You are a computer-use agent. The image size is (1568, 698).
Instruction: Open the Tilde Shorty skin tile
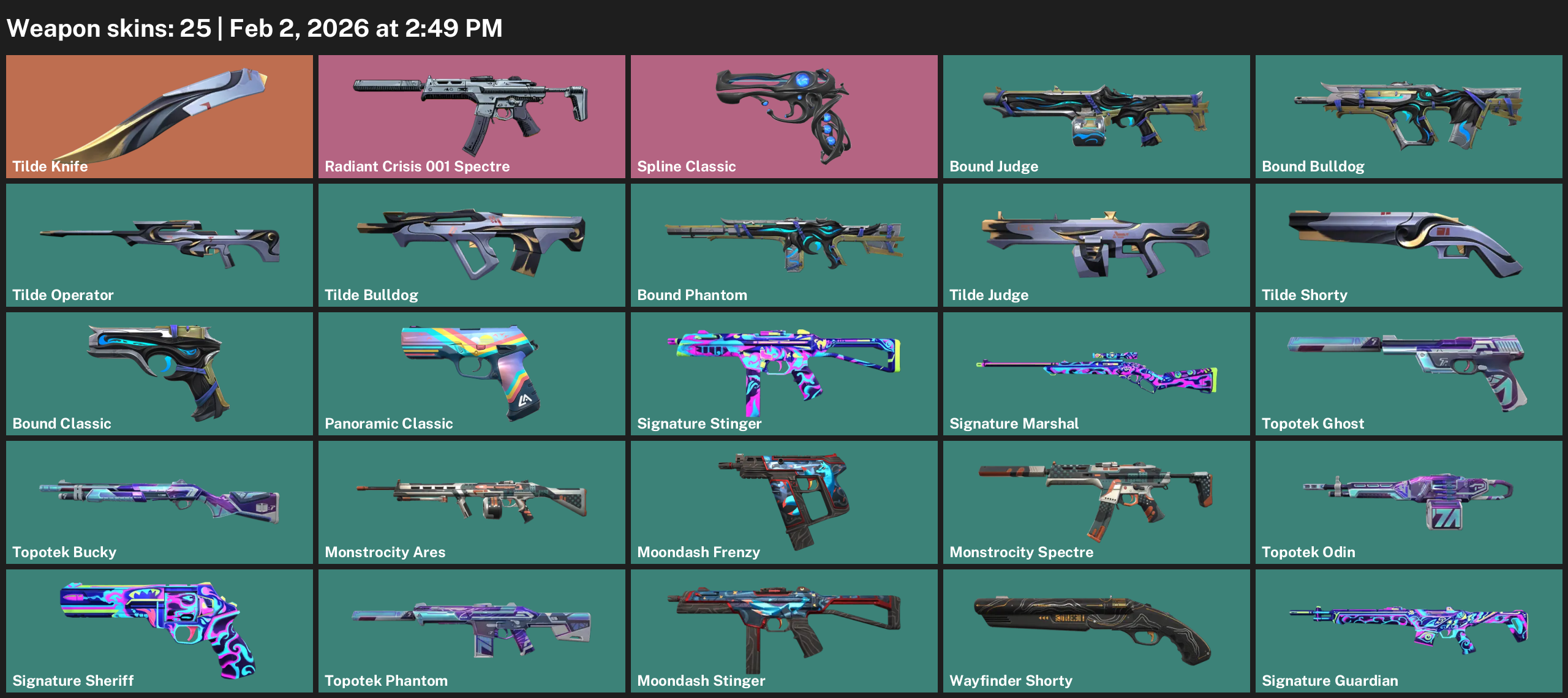(1409, 245)
